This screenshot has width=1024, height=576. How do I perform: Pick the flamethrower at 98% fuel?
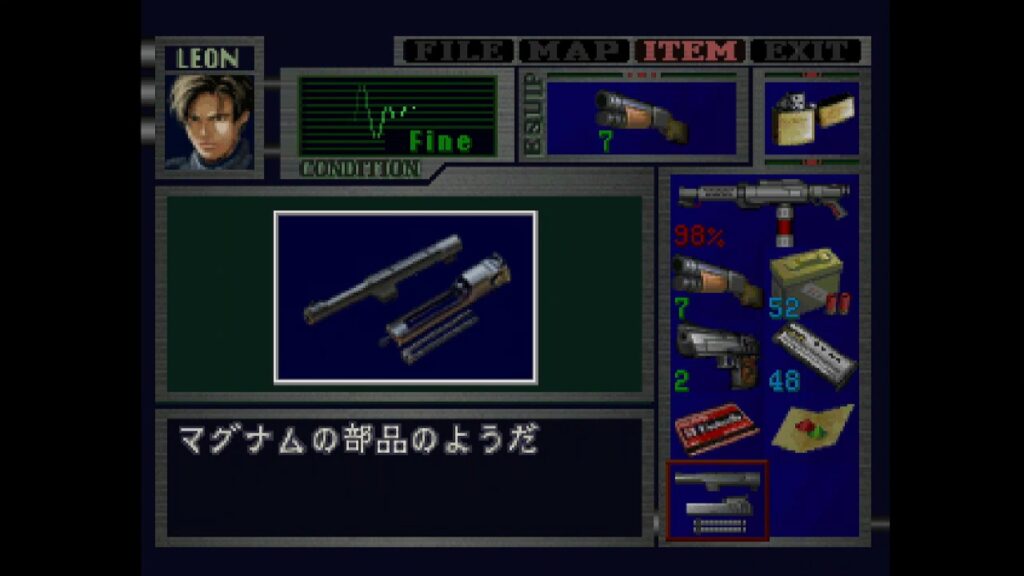[762, 212]
